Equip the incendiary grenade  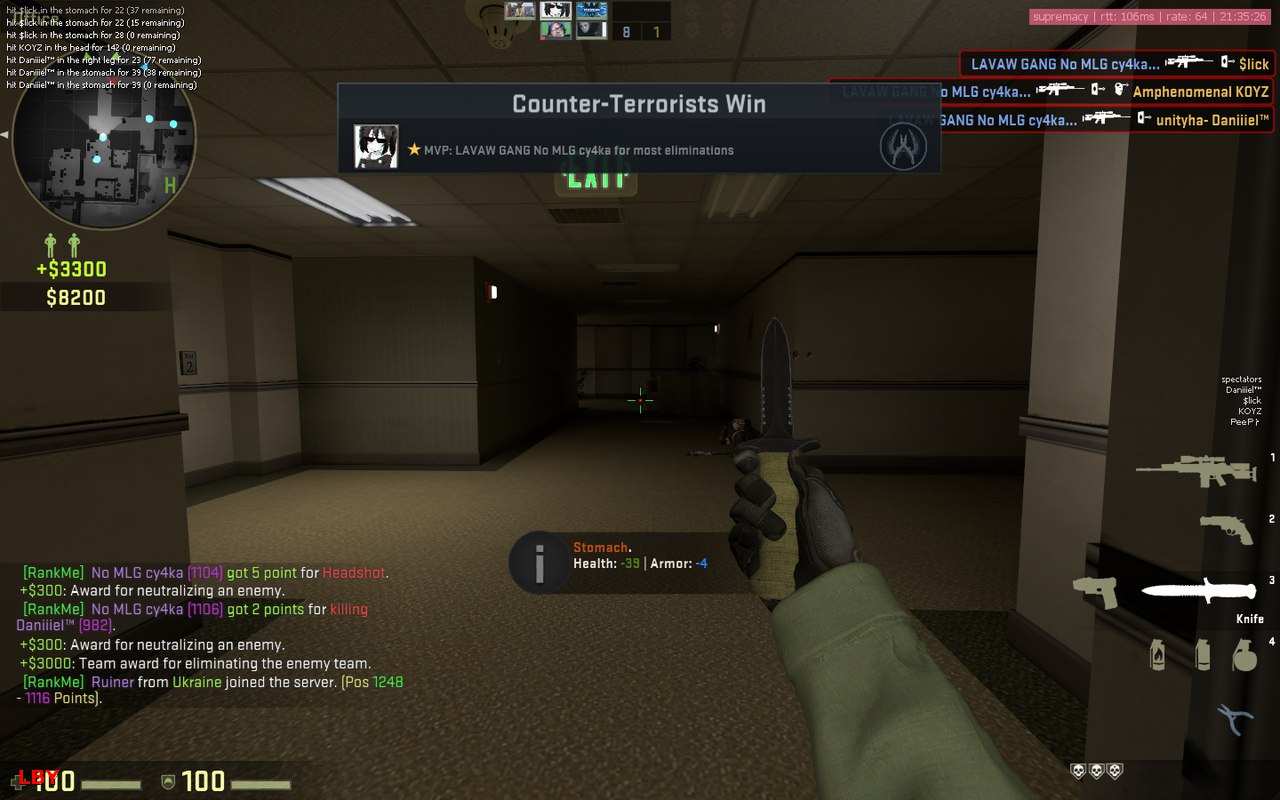pos(1158,654)
